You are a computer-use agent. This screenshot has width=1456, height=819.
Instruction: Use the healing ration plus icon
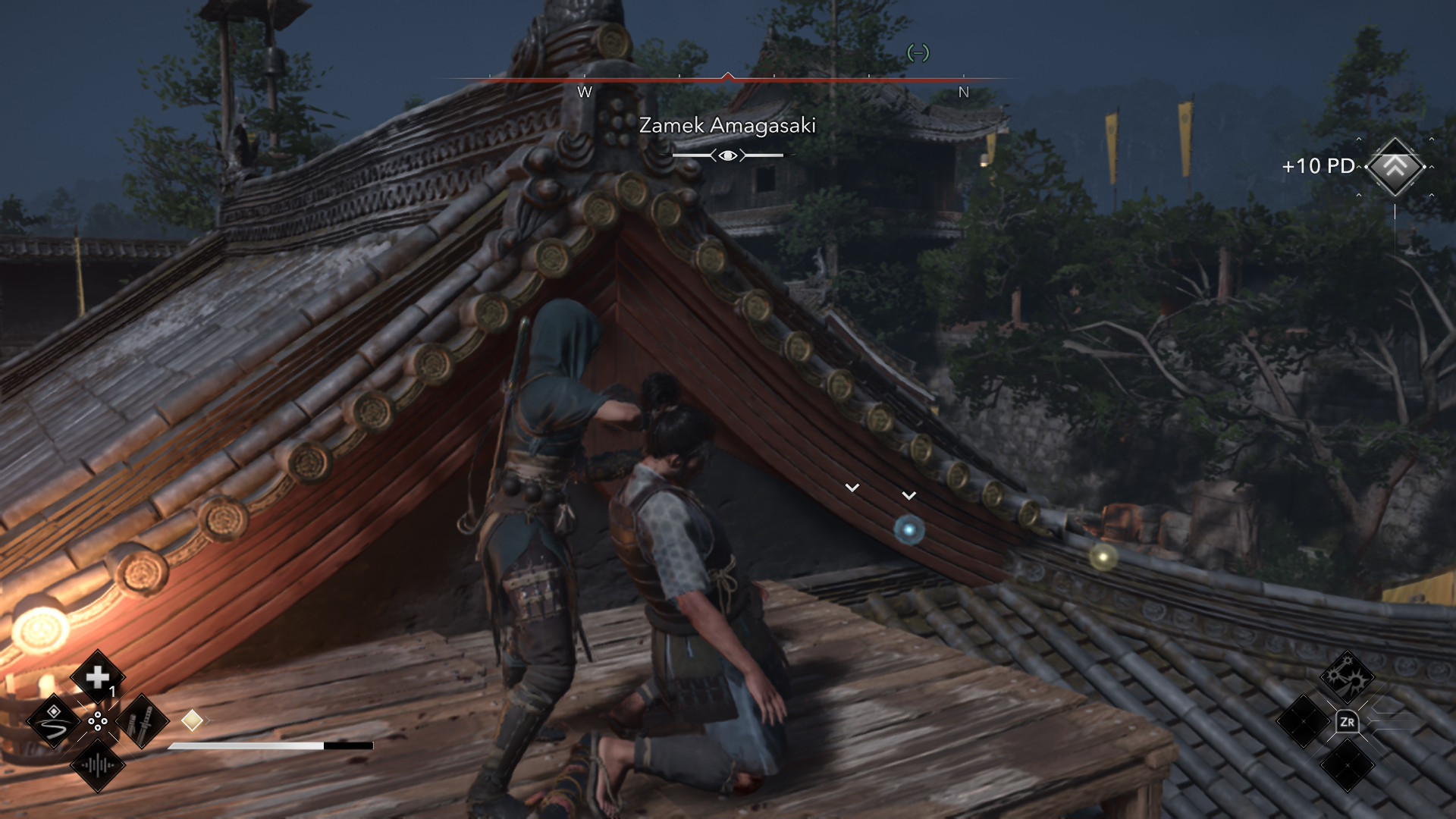98,677
